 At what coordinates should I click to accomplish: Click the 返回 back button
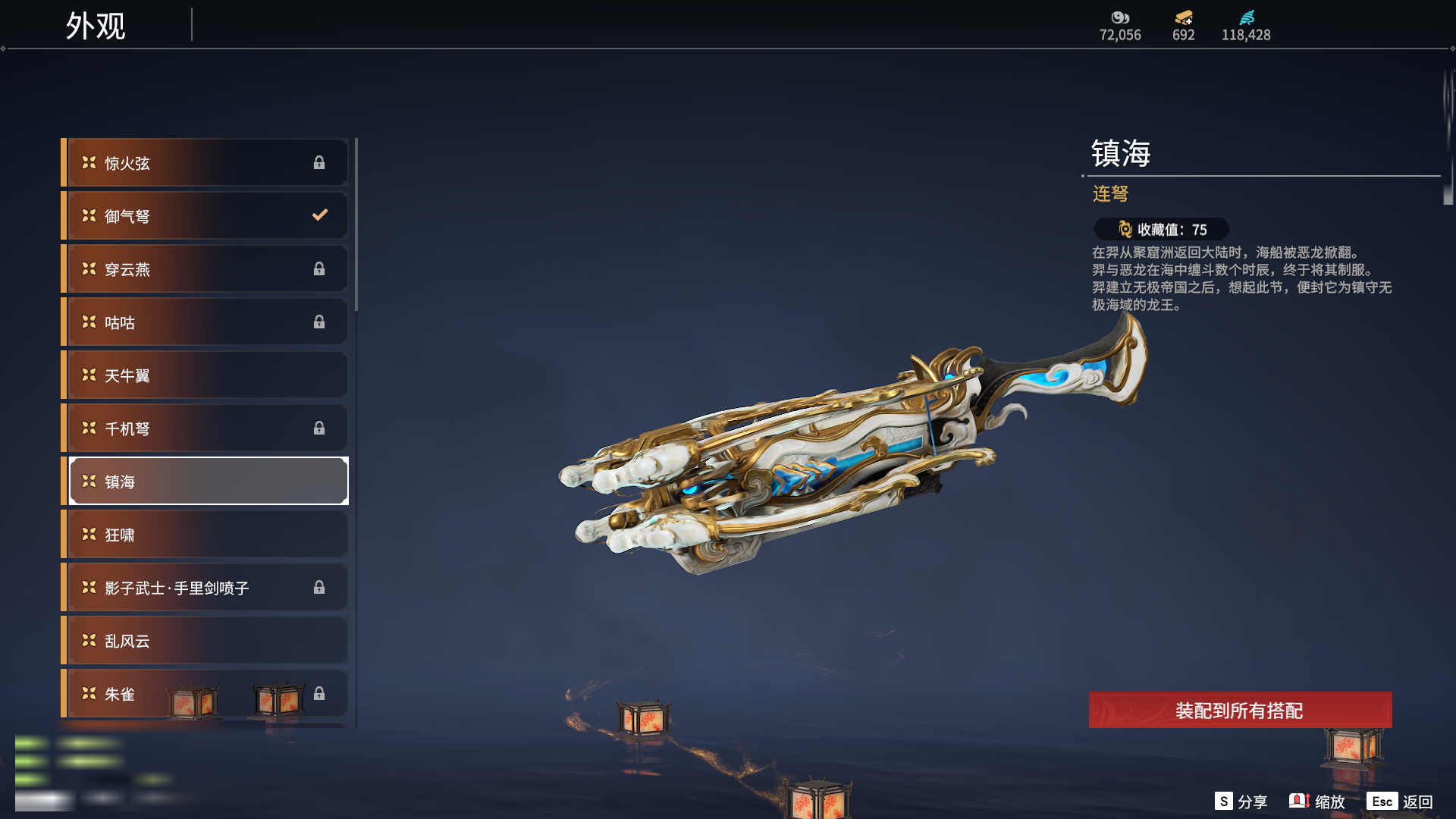[1400, 802]
